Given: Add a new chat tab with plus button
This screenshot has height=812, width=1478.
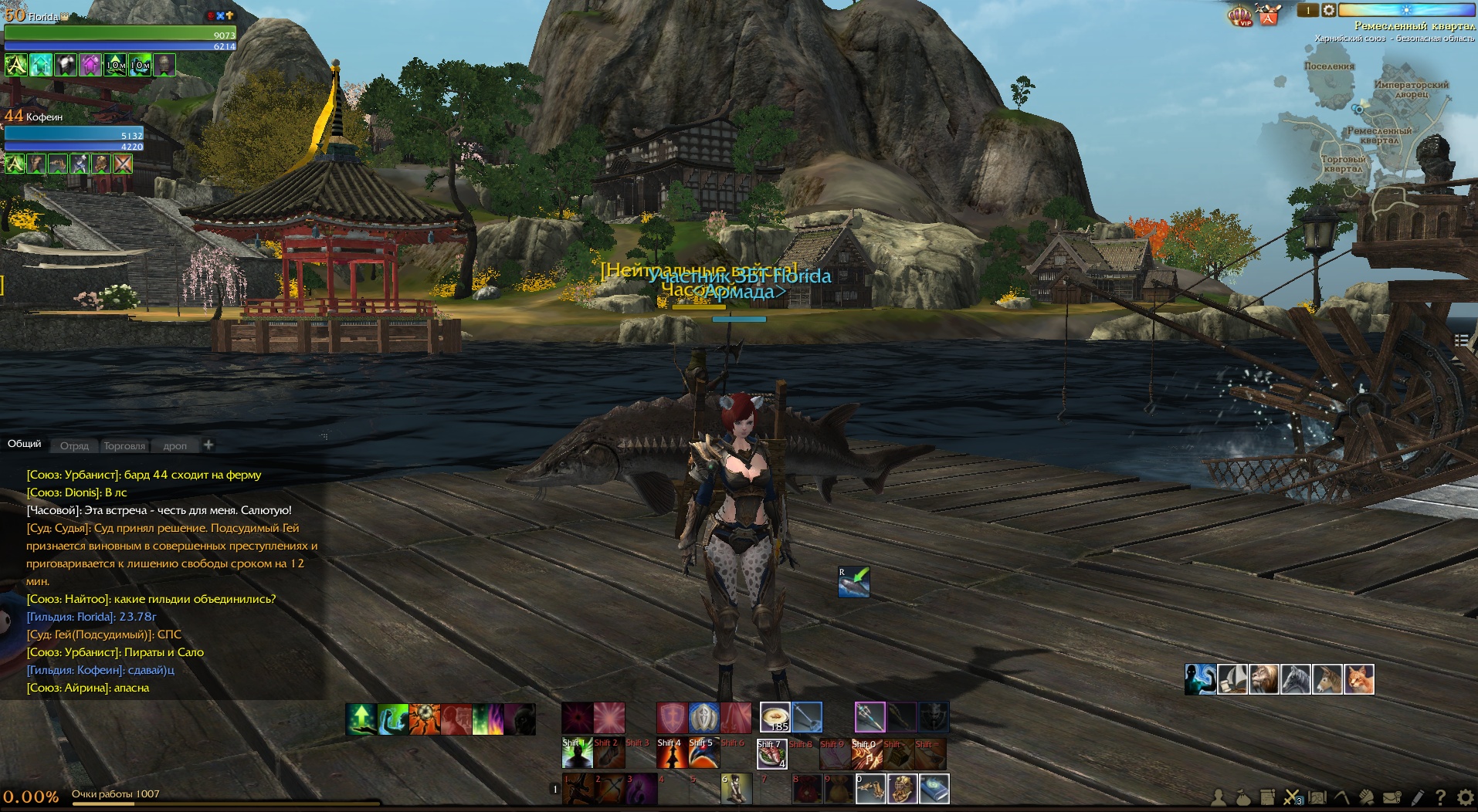Looking at the screenshot, I should pos(208,444).
